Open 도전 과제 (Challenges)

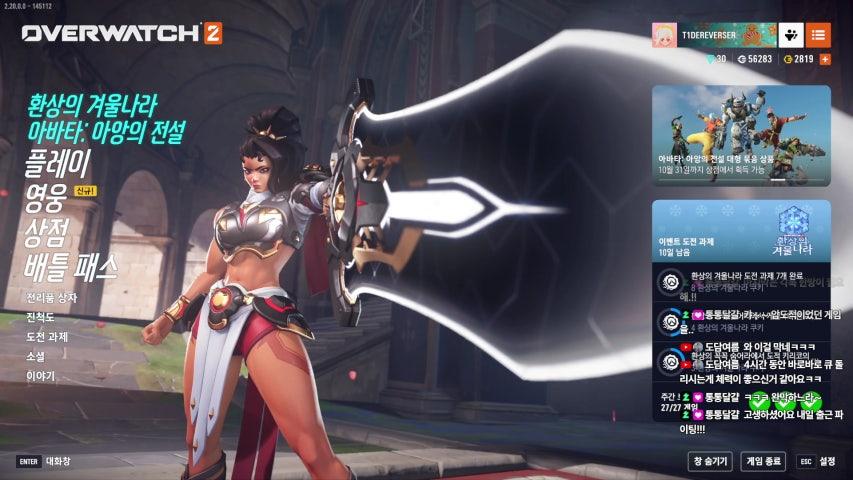(x=47, y=337)
